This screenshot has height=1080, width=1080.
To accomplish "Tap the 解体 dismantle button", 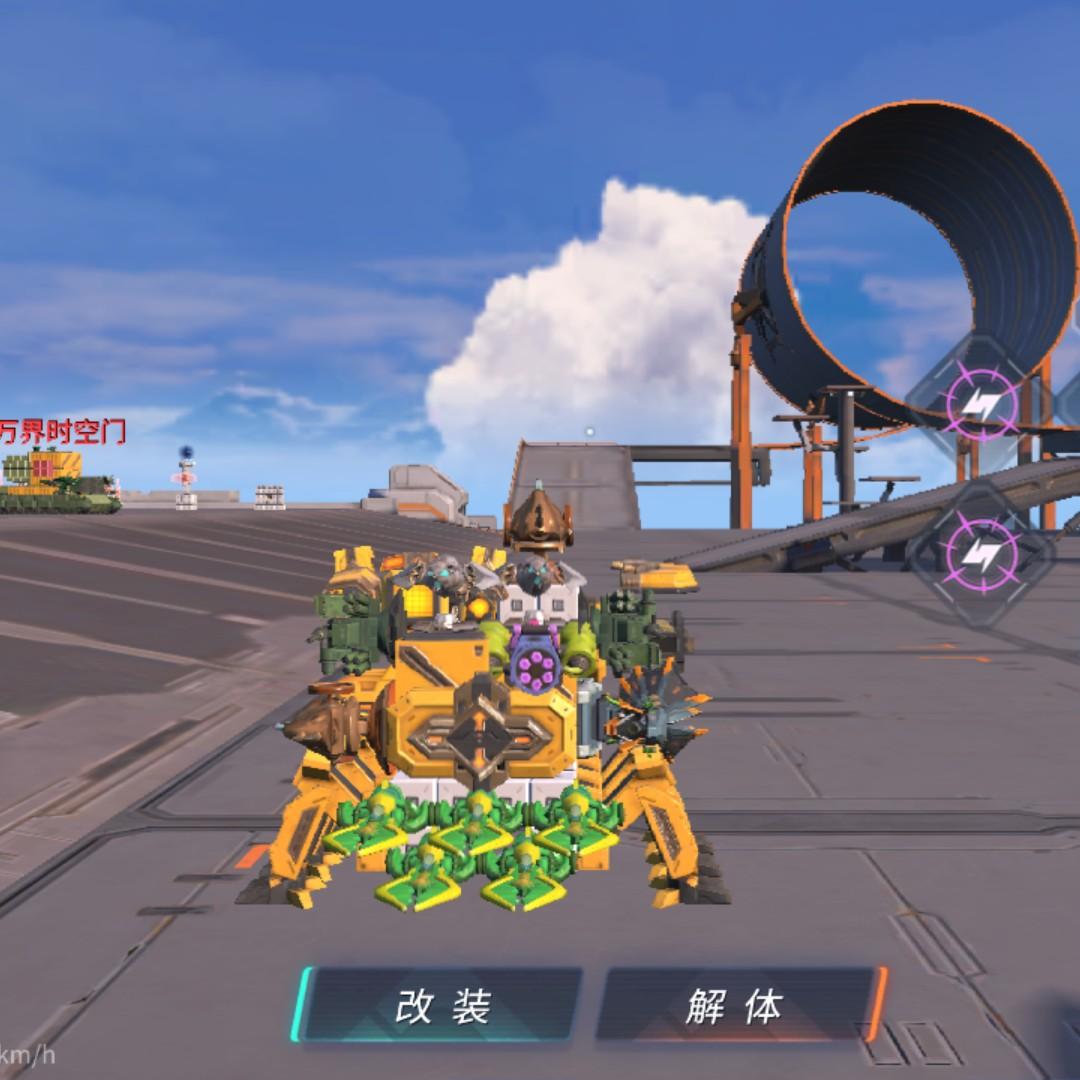I will click(x=736, y=1004).
